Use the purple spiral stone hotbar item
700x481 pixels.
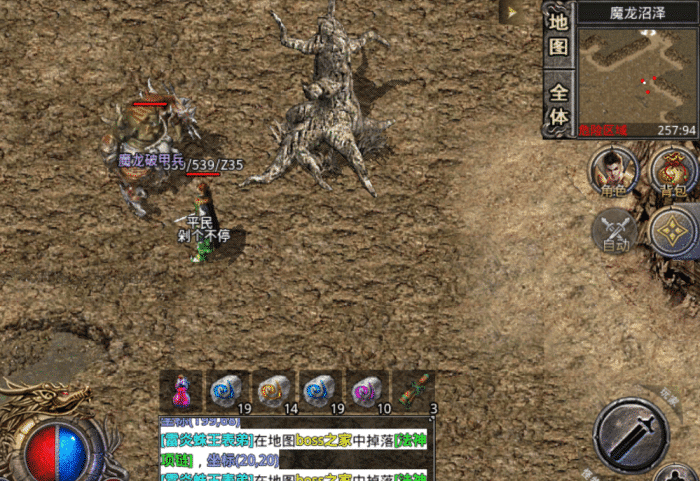[367, 390]
